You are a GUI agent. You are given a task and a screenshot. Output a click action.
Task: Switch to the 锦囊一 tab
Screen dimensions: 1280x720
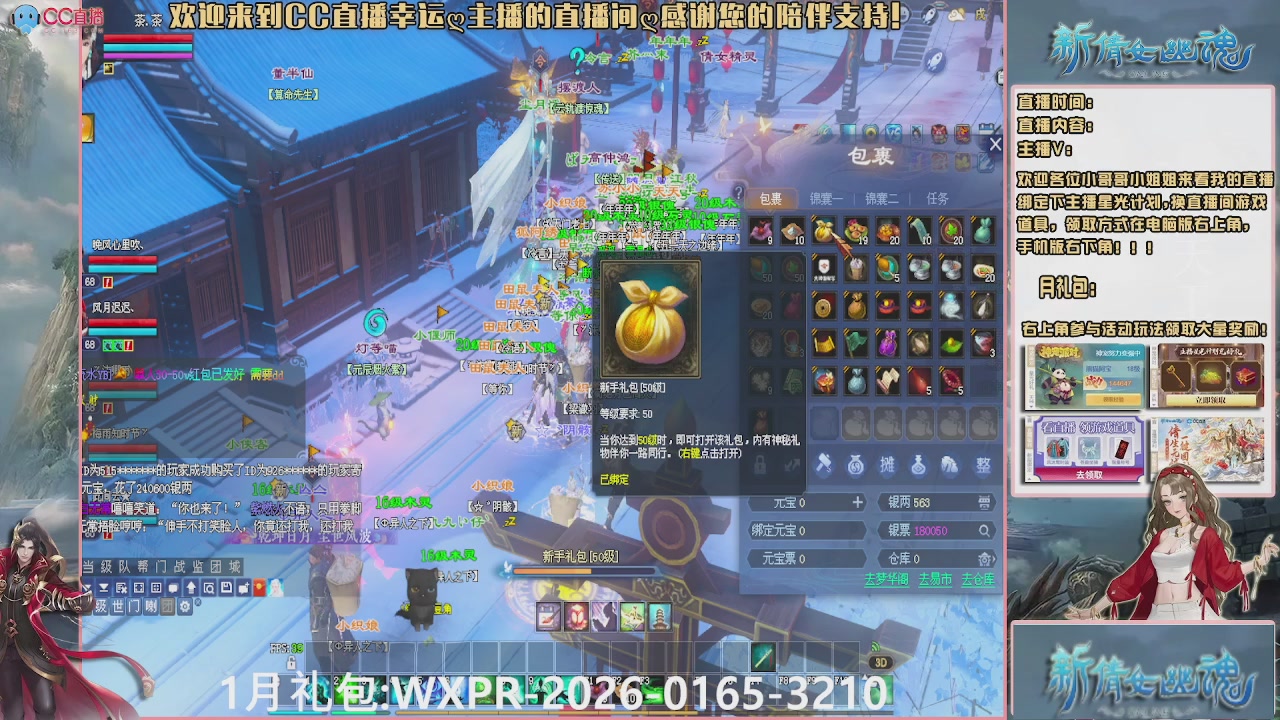[826, 198]
